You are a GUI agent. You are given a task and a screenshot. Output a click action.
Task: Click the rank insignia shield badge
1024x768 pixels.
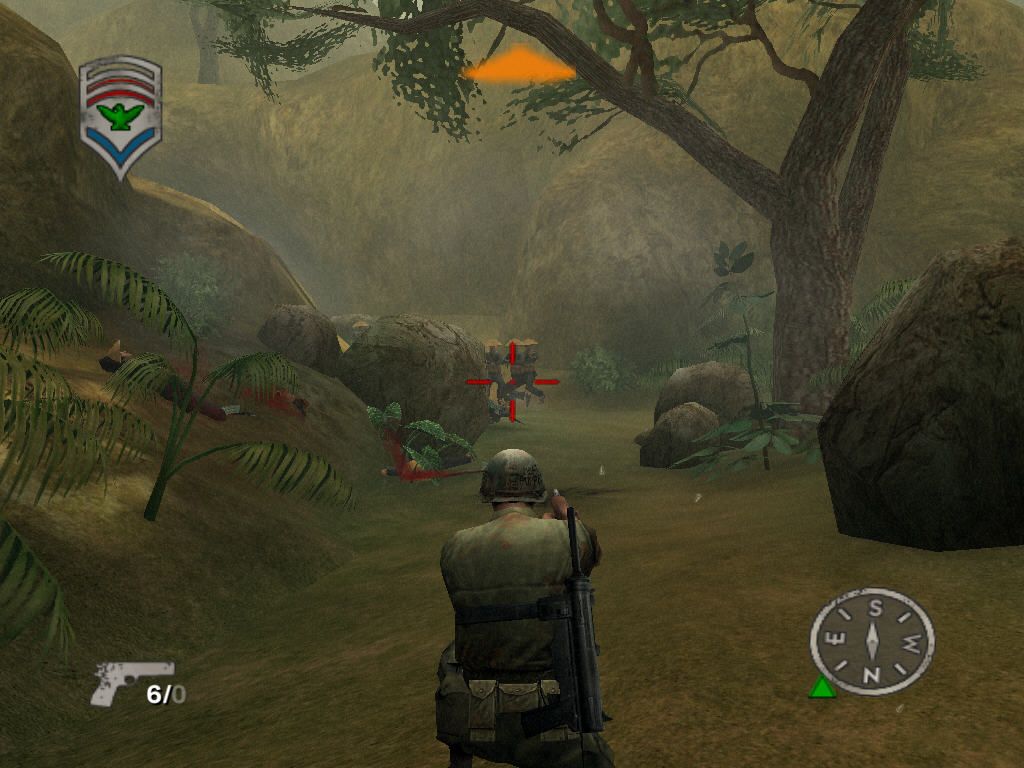(120, 116)
